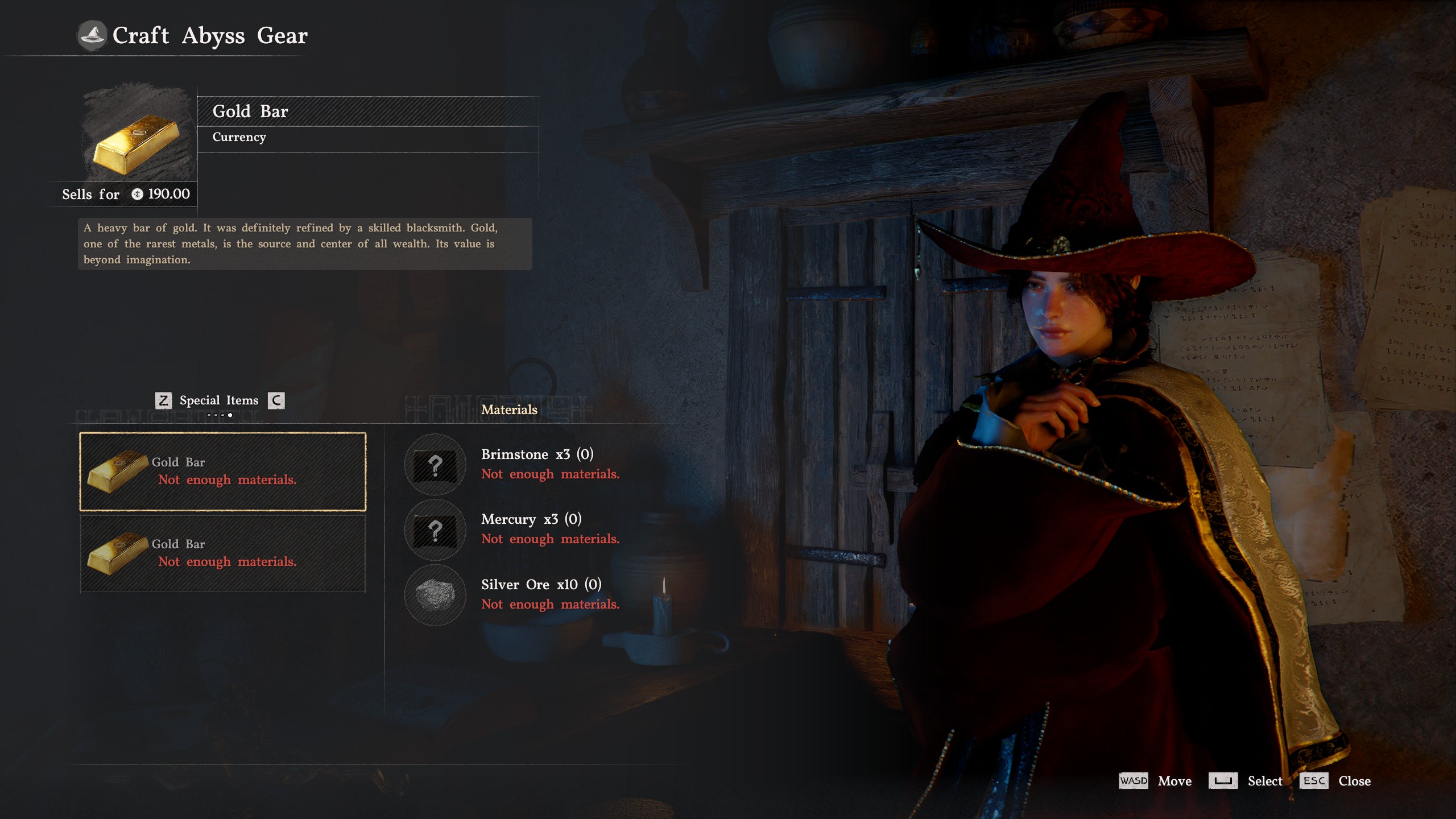Click the Select prompt at bottom right
This screenshot has height=819, width=1456.
(x=1246, y=781)
